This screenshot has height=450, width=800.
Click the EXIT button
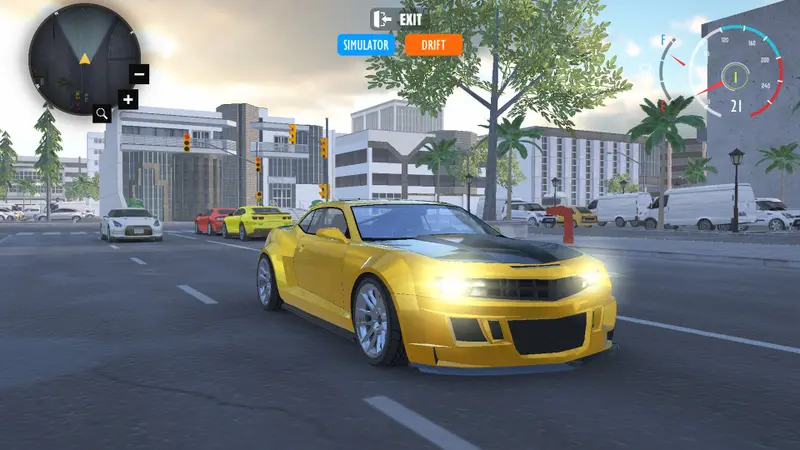[x=399, y=19]
